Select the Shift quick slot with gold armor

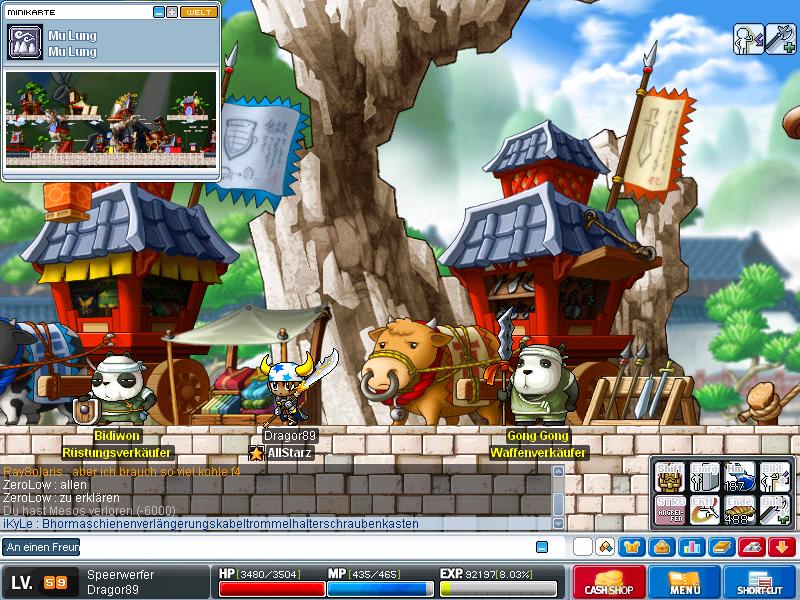click(x=669, y=475)
